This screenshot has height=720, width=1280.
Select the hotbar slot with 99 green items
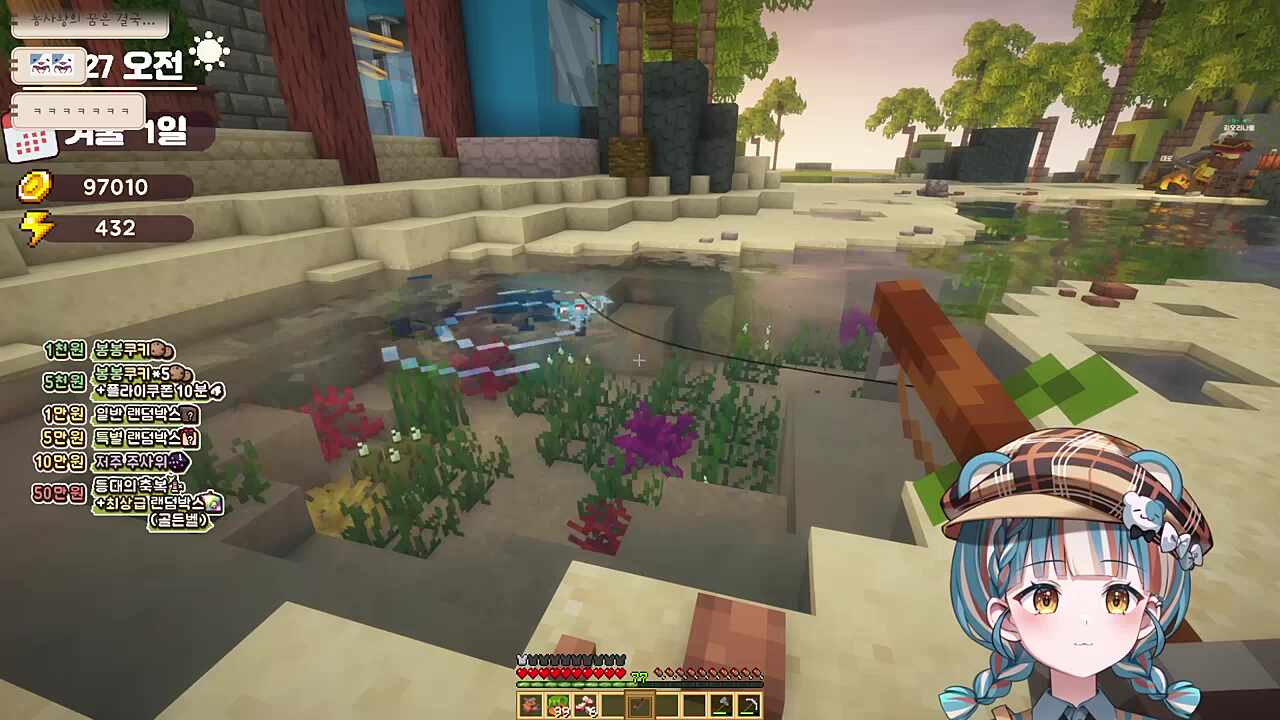point(558,706)
